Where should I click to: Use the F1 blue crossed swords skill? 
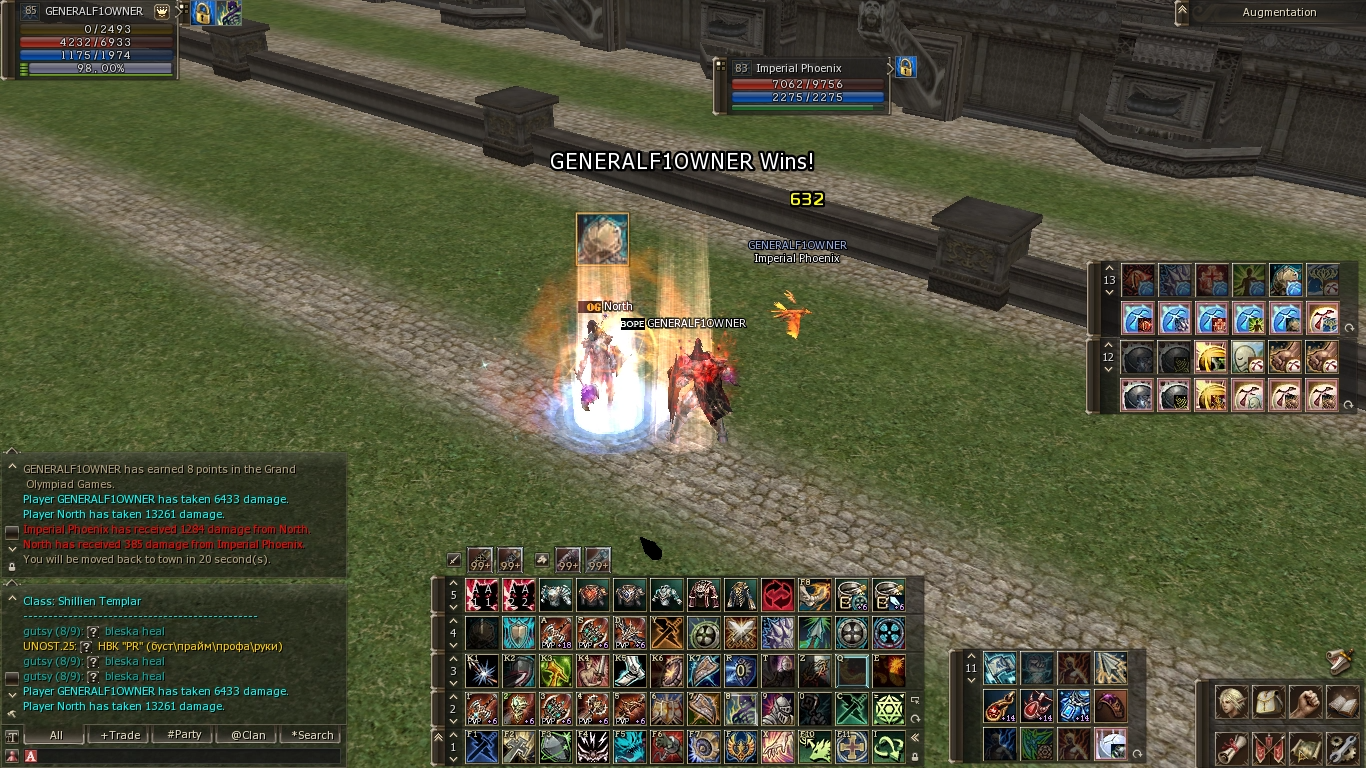click(x=482, y=747)
